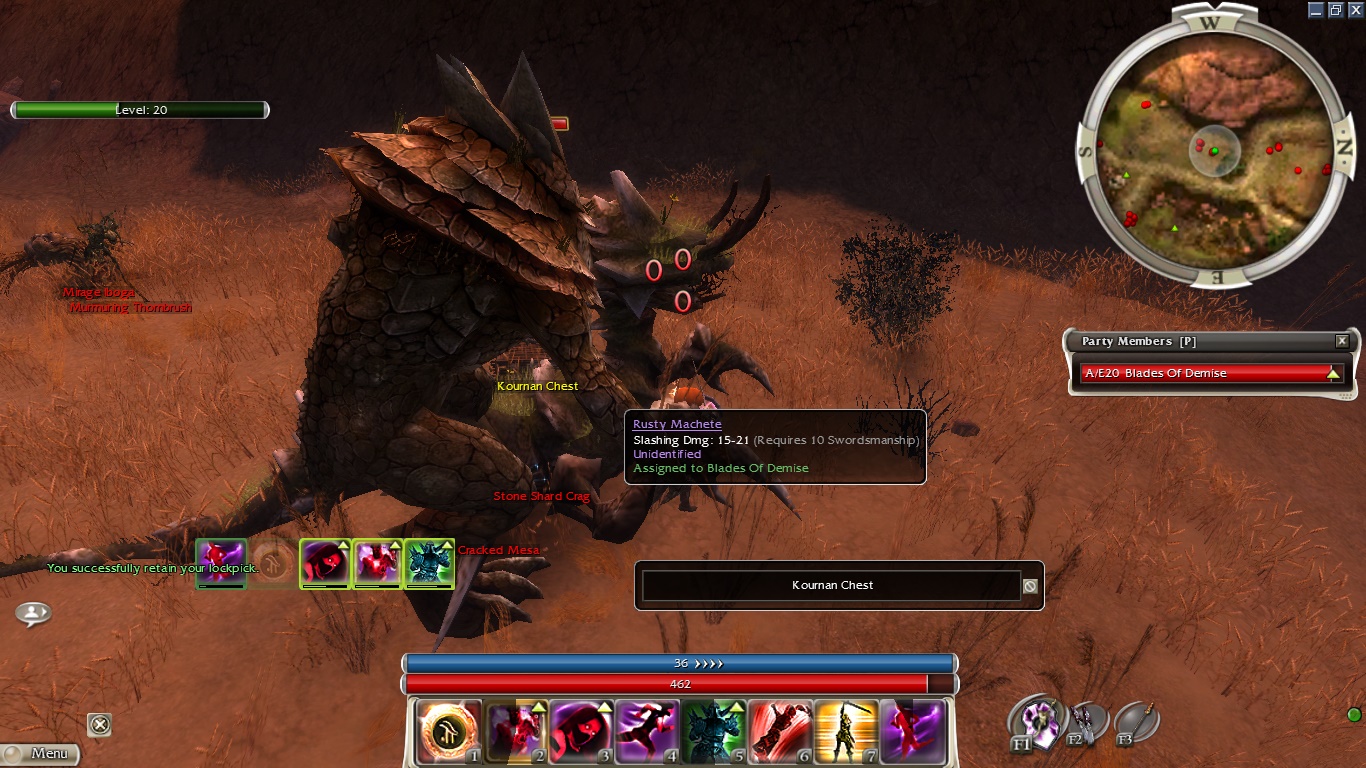Cast the dark armored knight skill in slot 5
1366x768 pixels.
(x=713, y=732)
